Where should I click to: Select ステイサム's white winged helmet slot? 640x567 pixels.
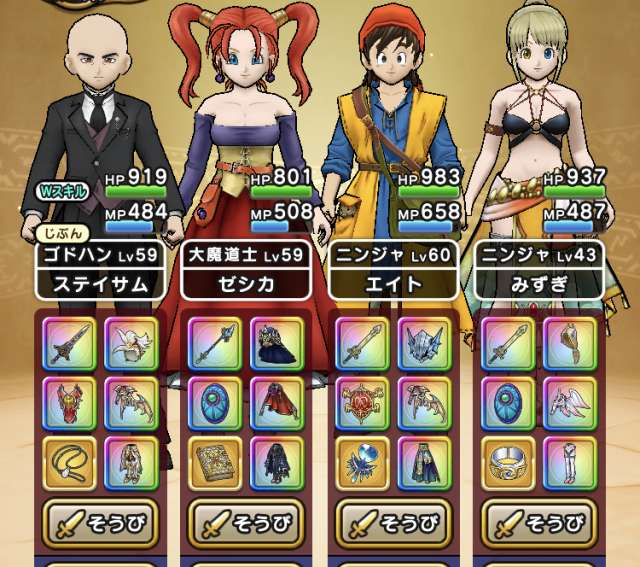(131, 343)
